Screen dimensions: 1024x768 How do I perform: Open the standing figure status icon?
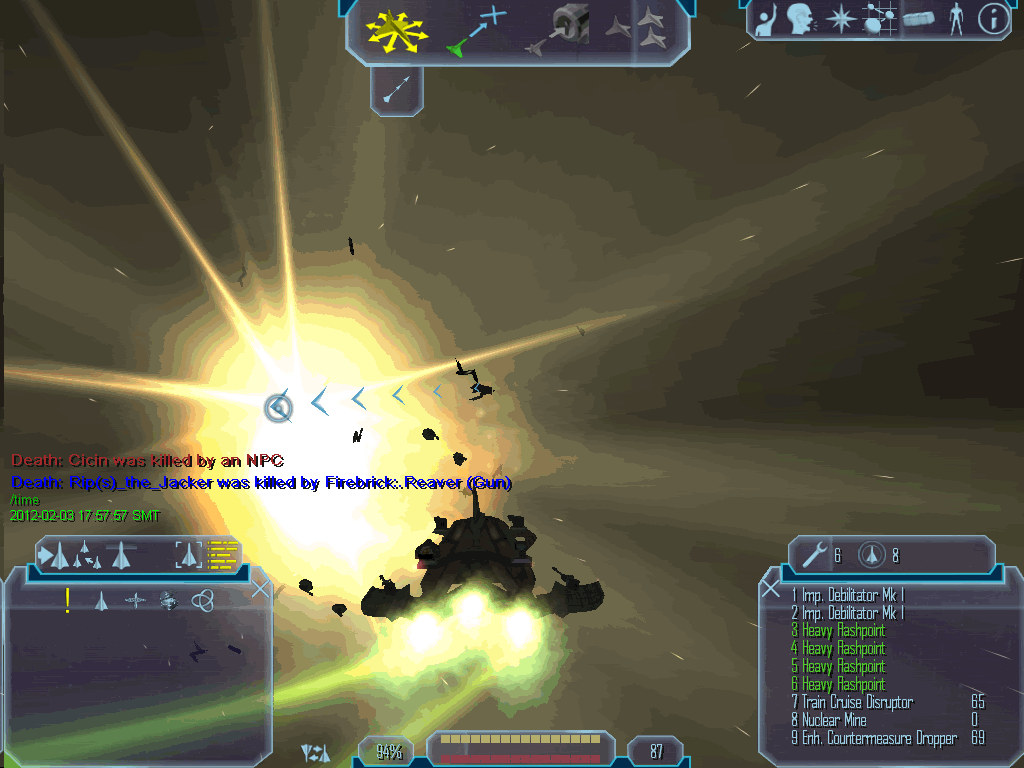pos(956,20)
